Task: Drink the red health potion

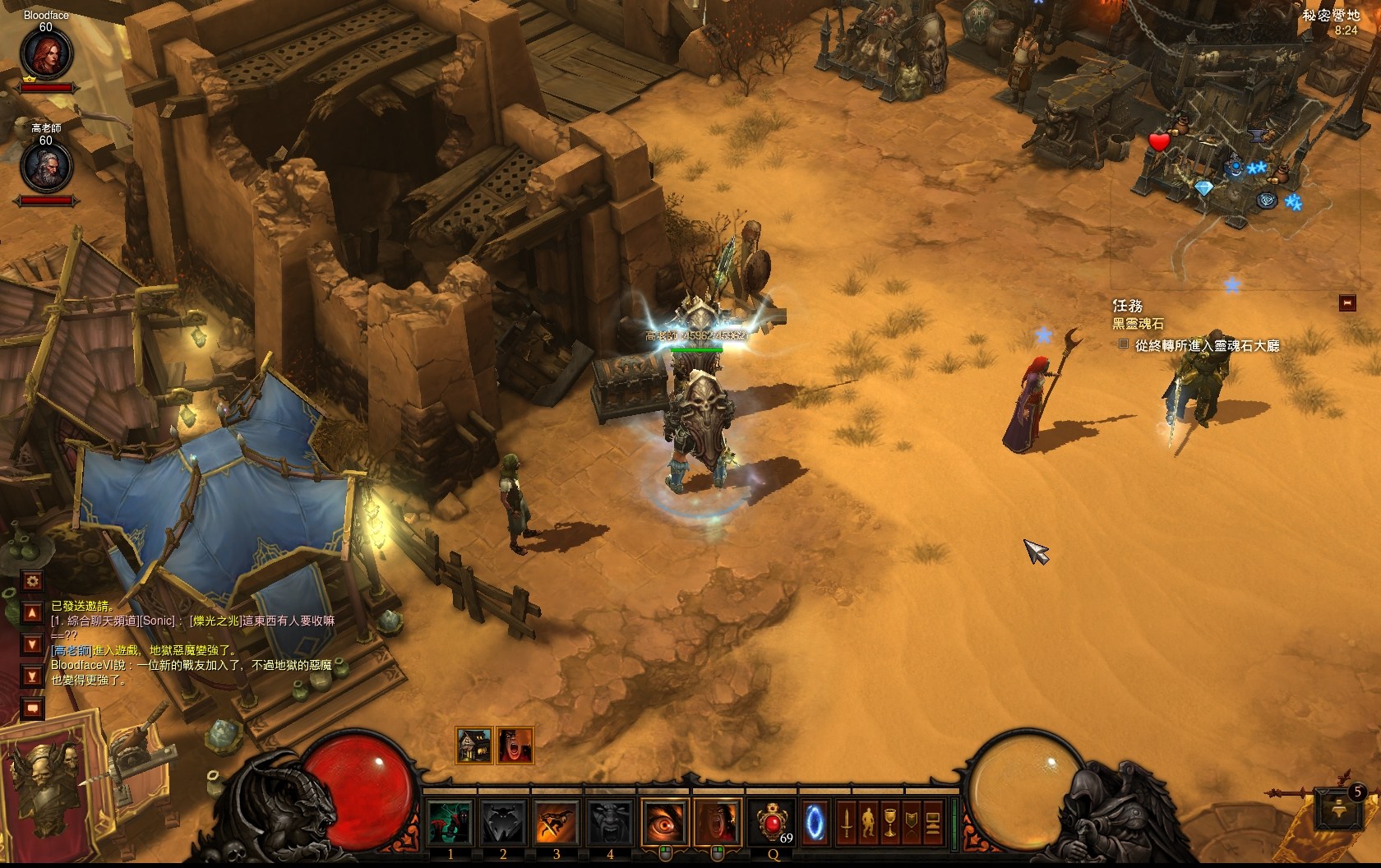Action: click(x=774, y=822)
